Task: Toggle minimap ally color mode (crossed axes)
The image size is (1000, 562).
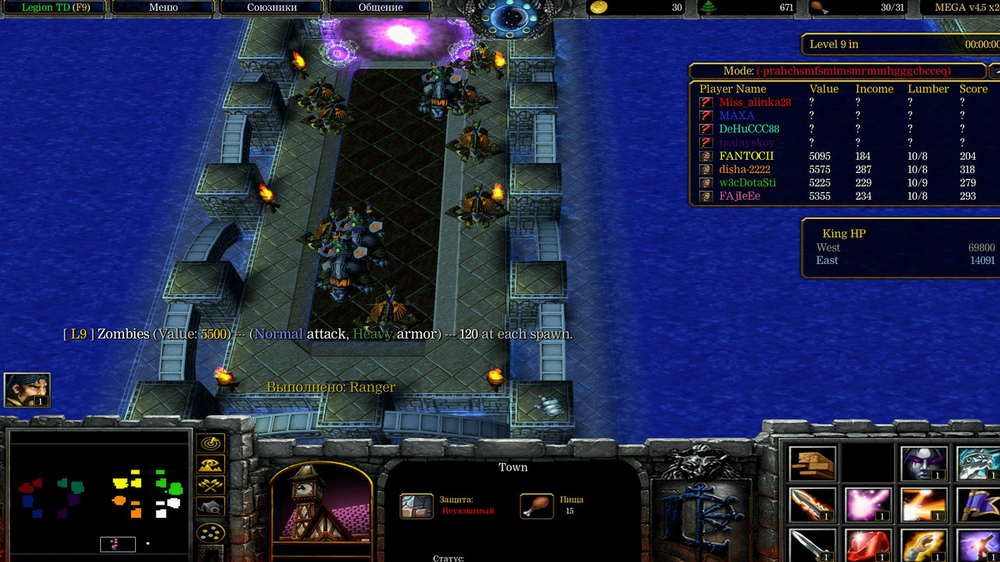Action: coord(211,485)
